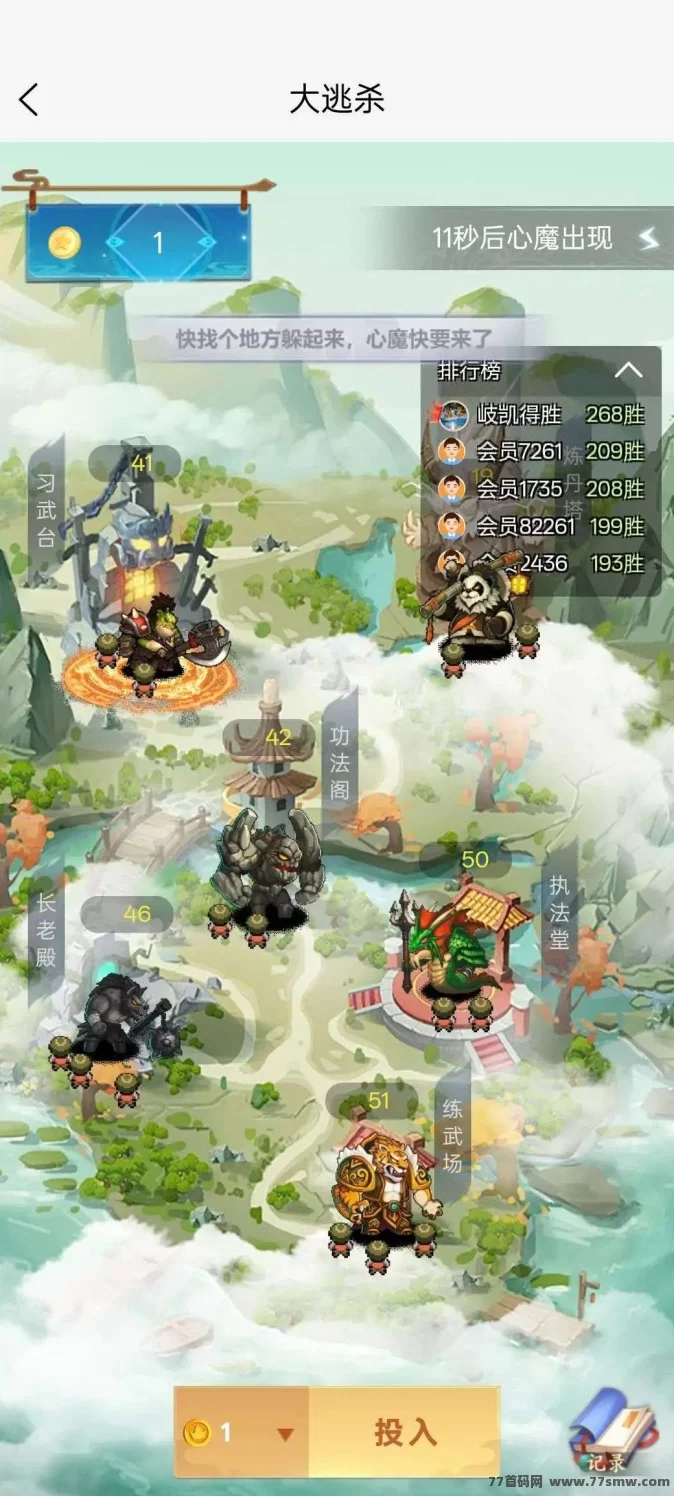The image size is (674, 1496).
Task: Open the 记录 records book
Action: pos(613,1431)
